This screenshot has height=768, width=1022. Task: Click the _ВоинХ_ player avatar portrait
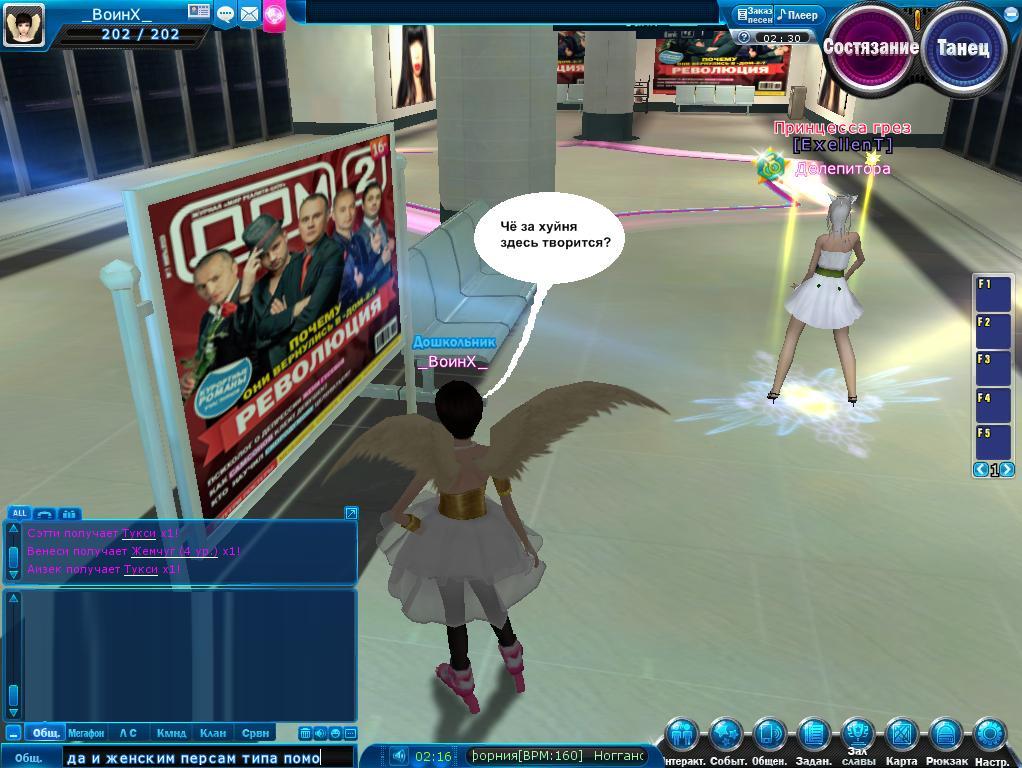(x=24, y=24)
